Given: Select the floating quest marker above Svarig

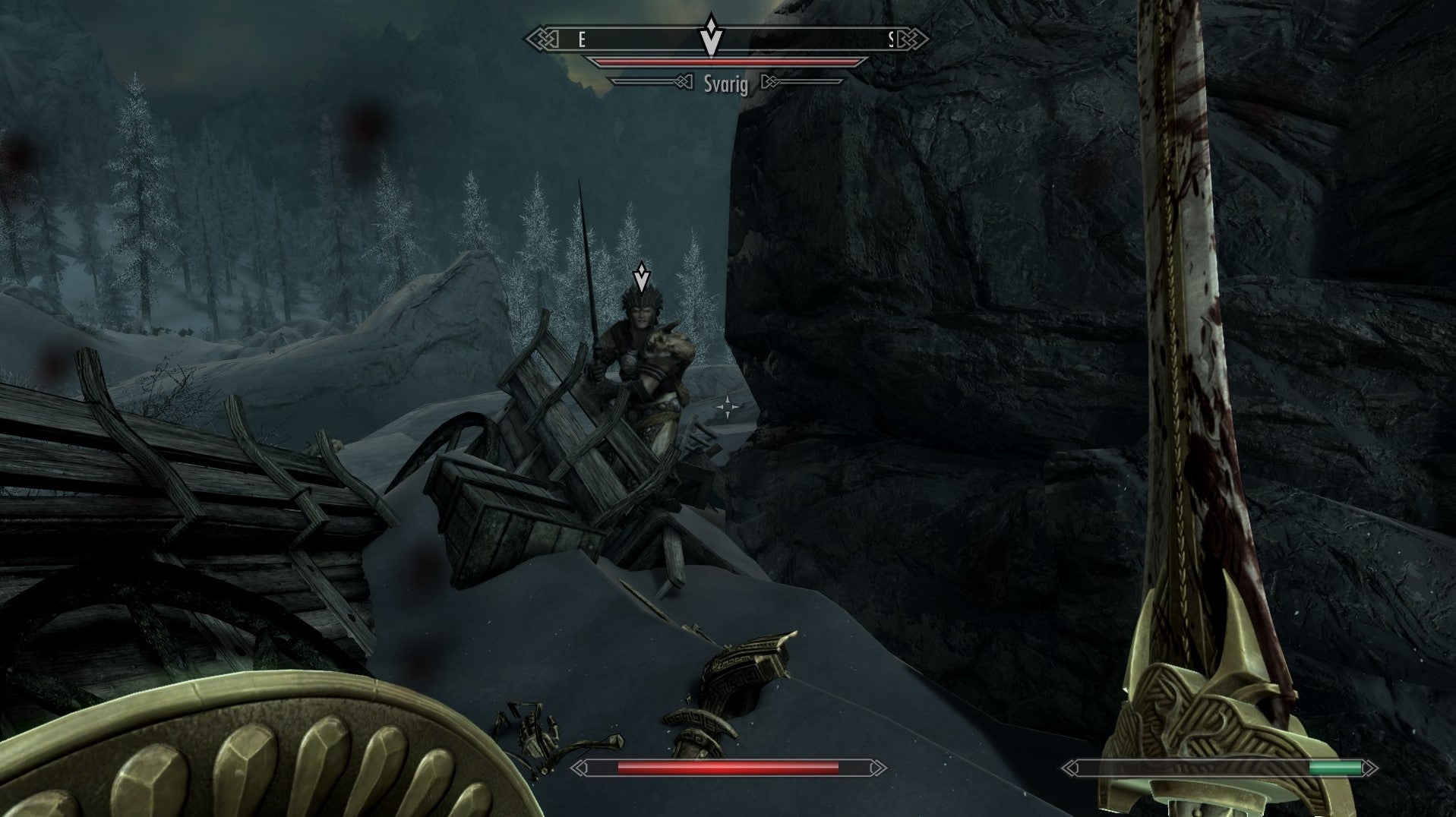Looking at the screenshot, I should tap(642, 278).
